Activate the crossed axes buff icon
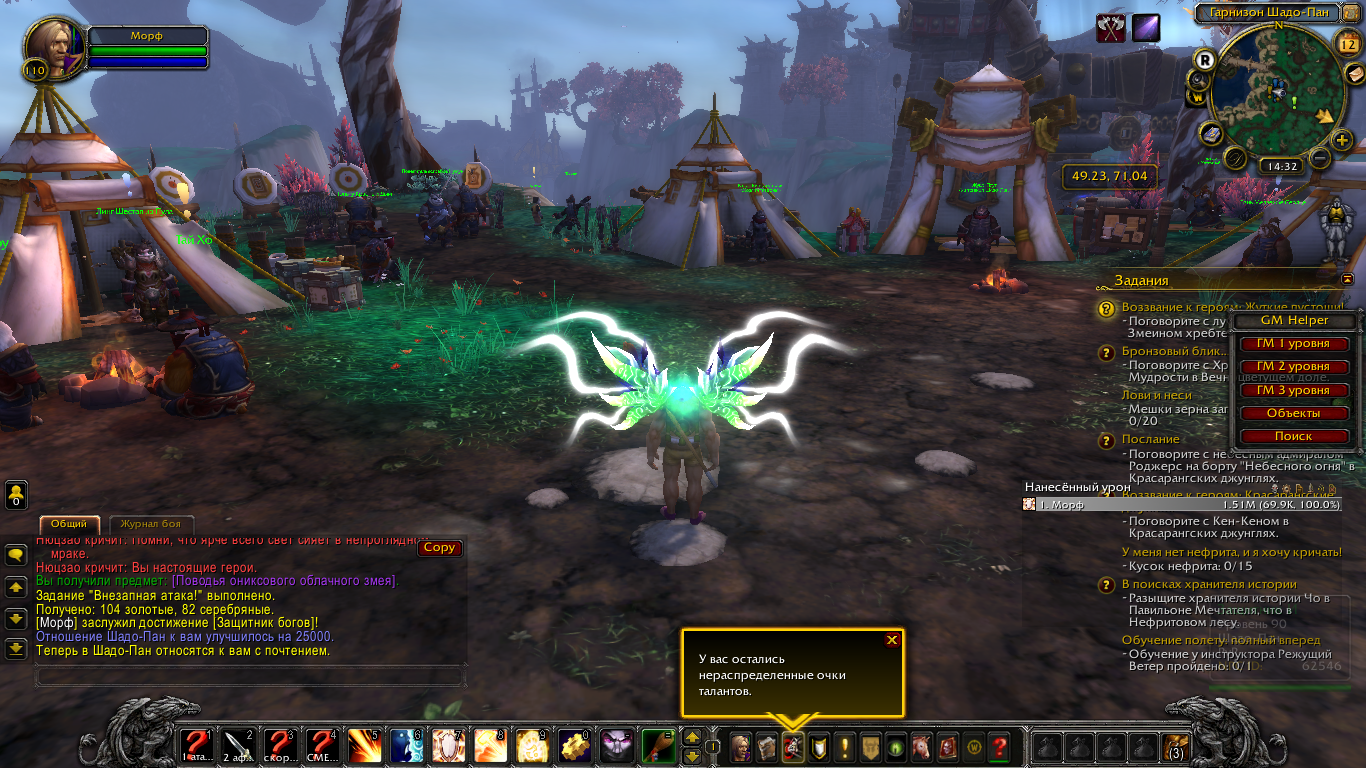The image size is (1366, 768). [x=1110, y=29]
